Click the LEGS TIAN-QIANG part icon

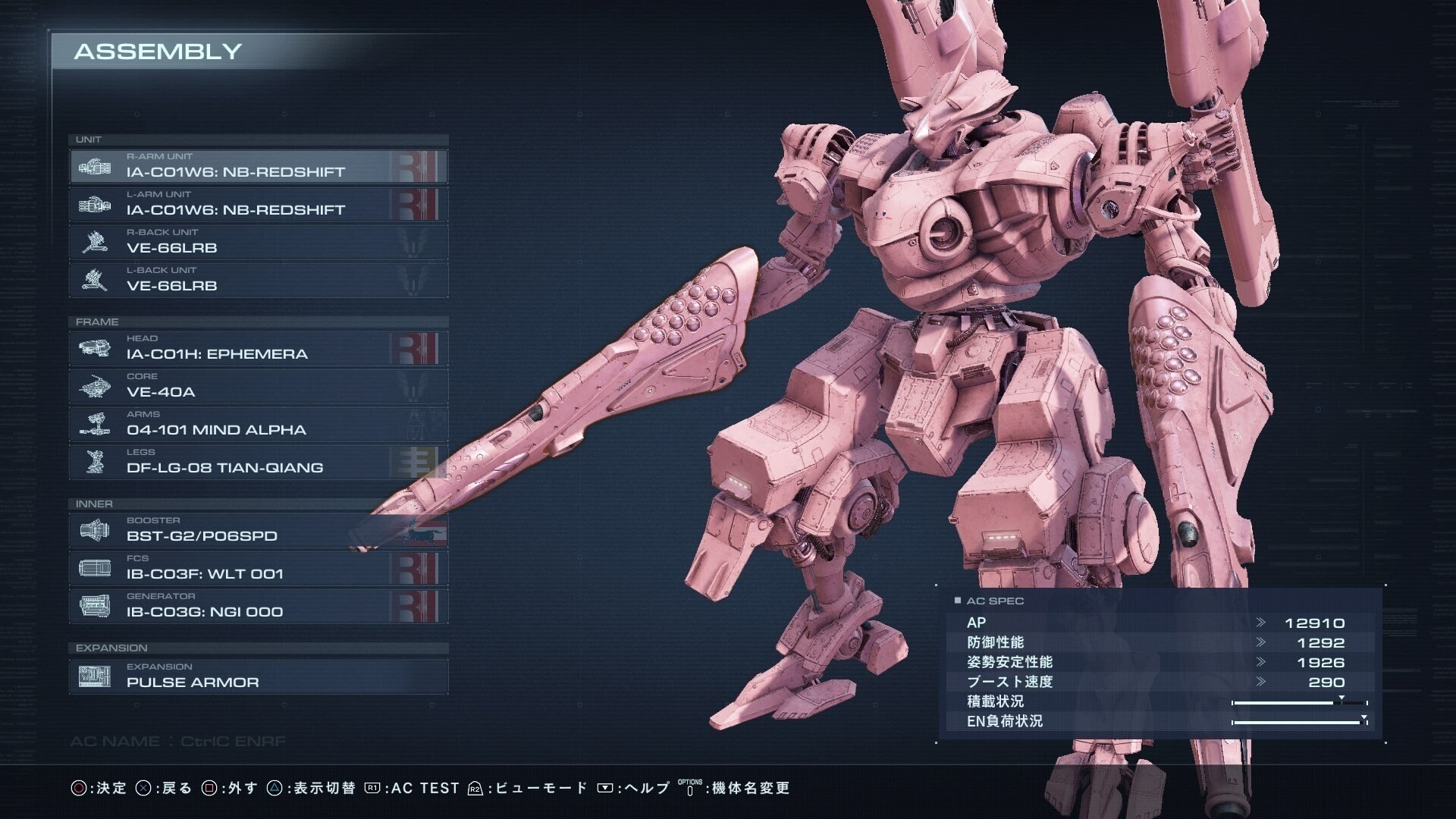95,461
